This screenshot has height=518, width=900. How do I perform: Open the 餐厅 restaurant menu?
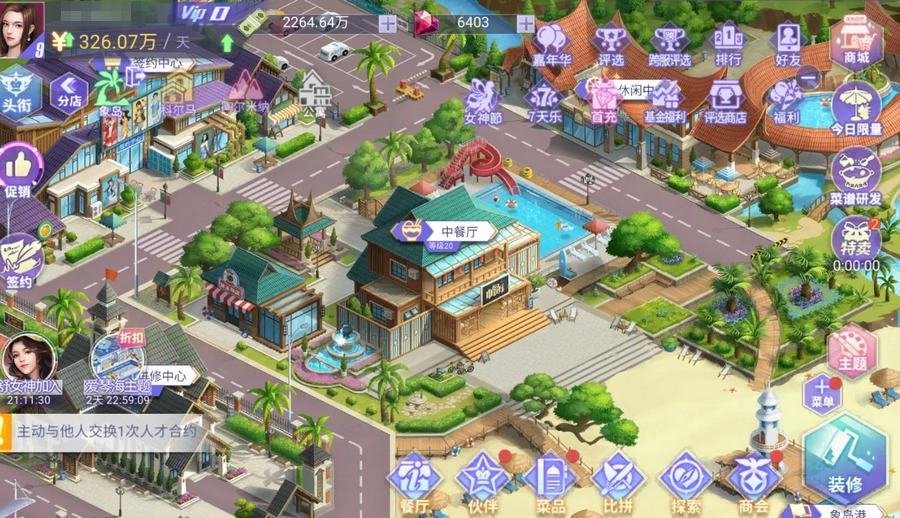coord(414,480)
